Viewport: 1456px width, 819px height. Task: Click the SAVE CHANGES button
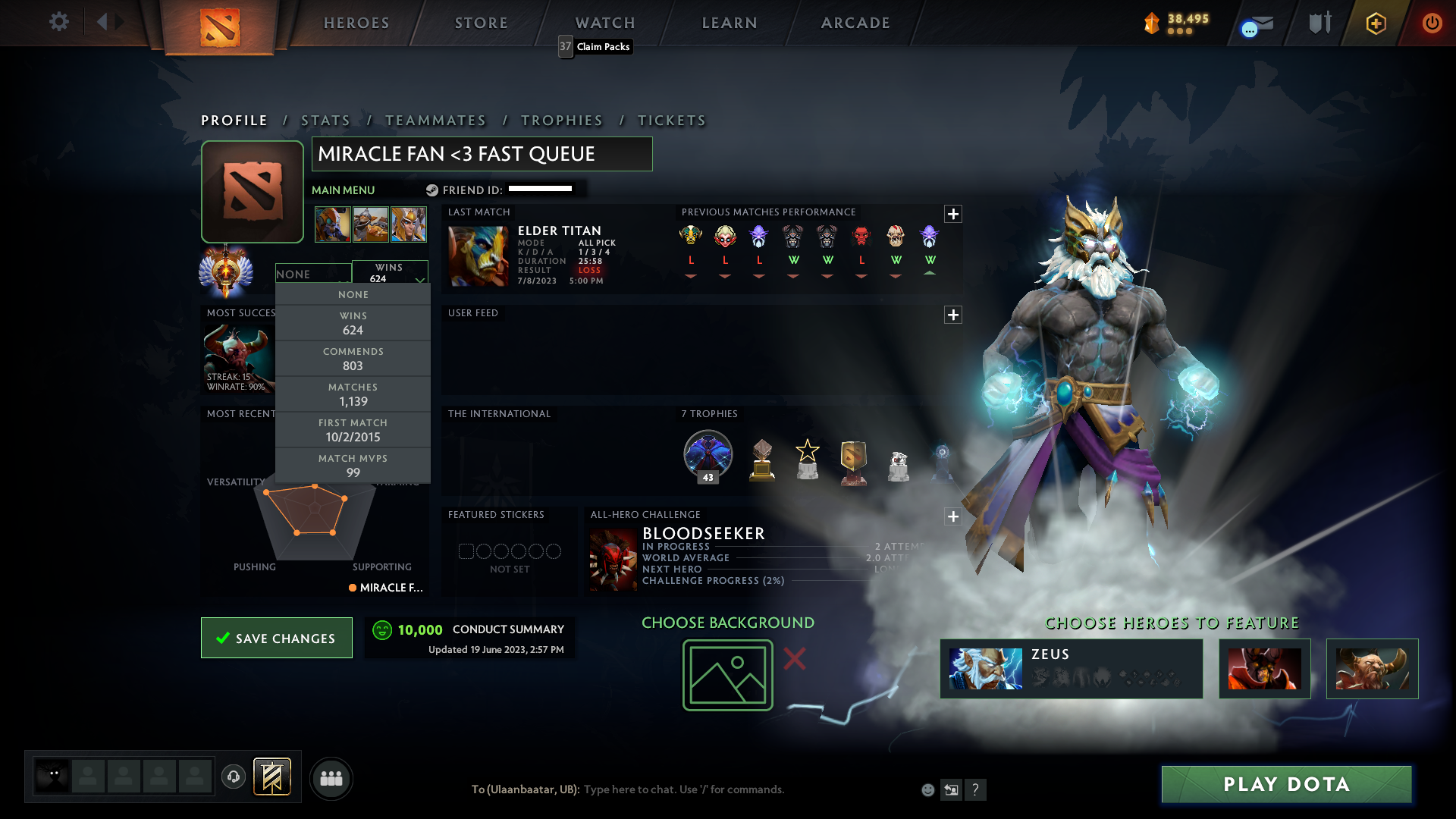click(276, 638)
